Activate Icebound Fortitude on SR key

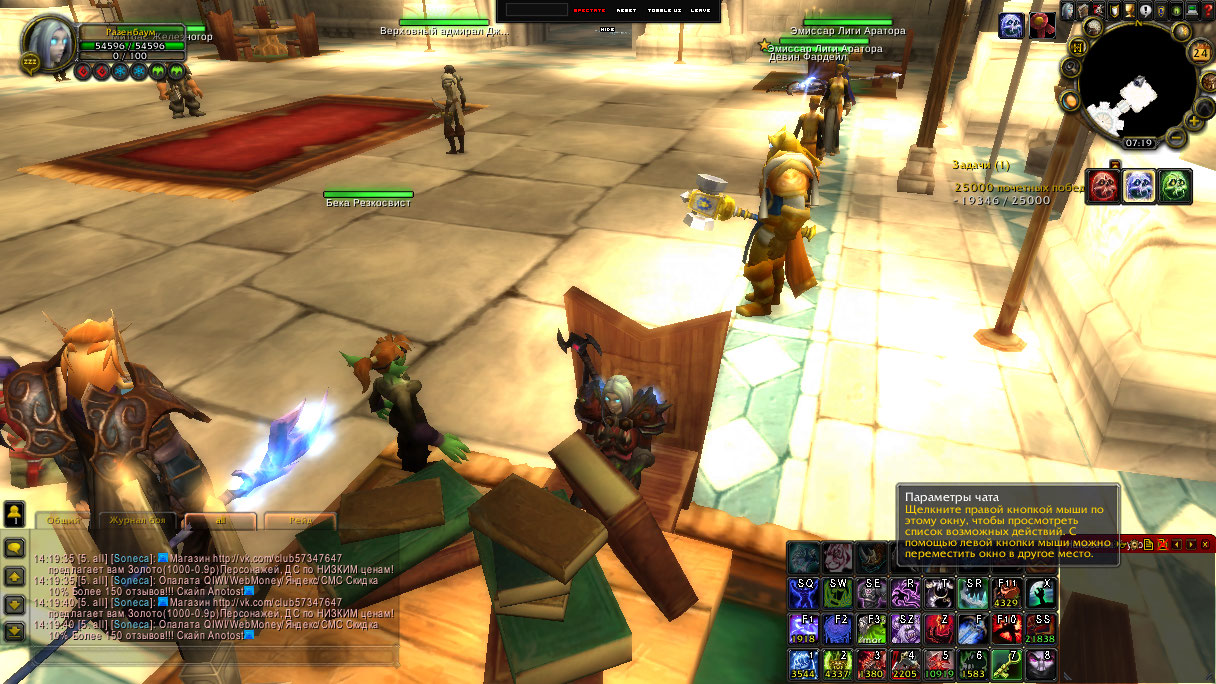pos(973,593)
